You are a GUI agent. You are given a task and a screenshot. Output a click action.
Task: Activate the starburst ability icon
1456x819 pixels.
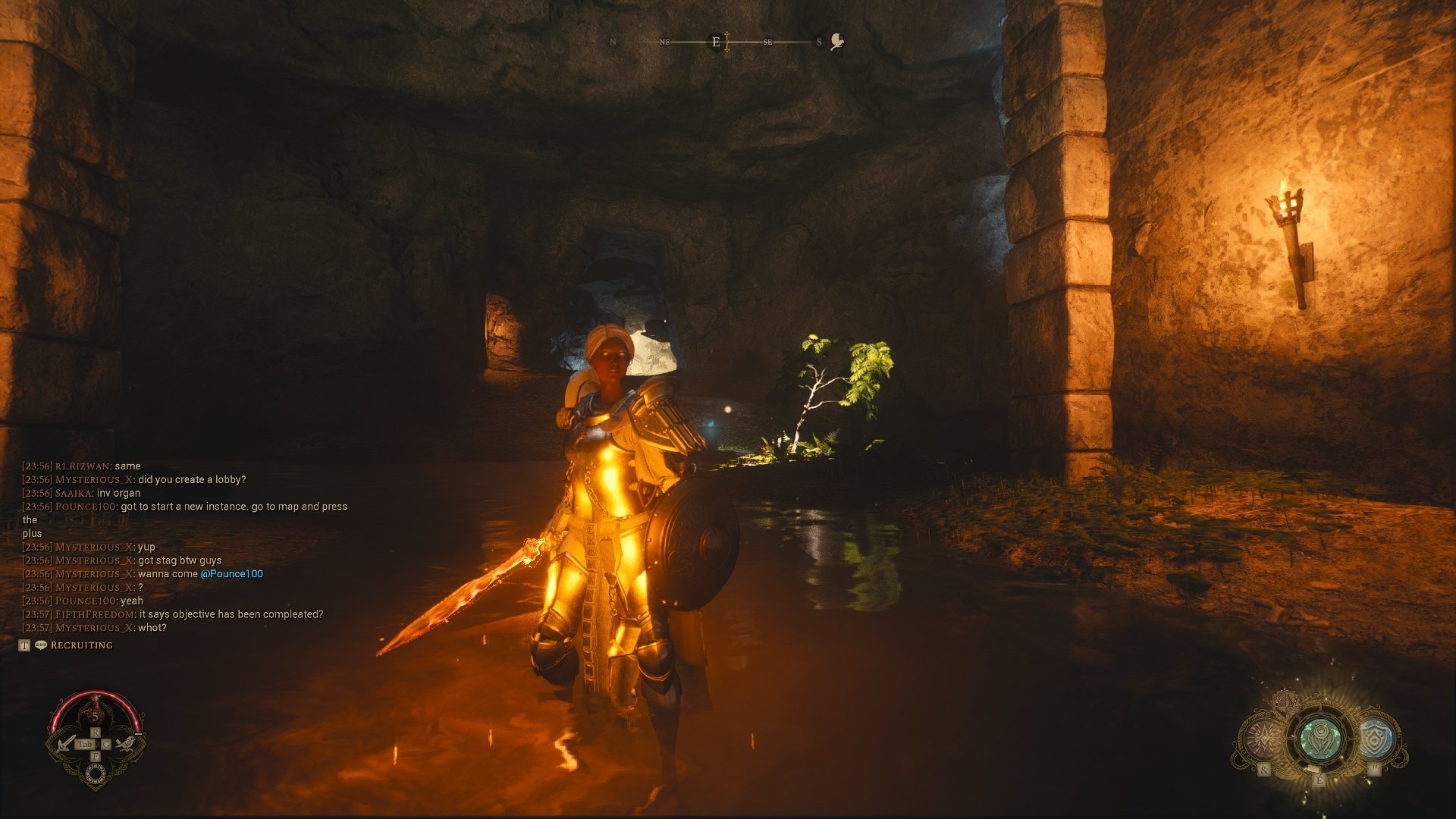(1263, 738)
